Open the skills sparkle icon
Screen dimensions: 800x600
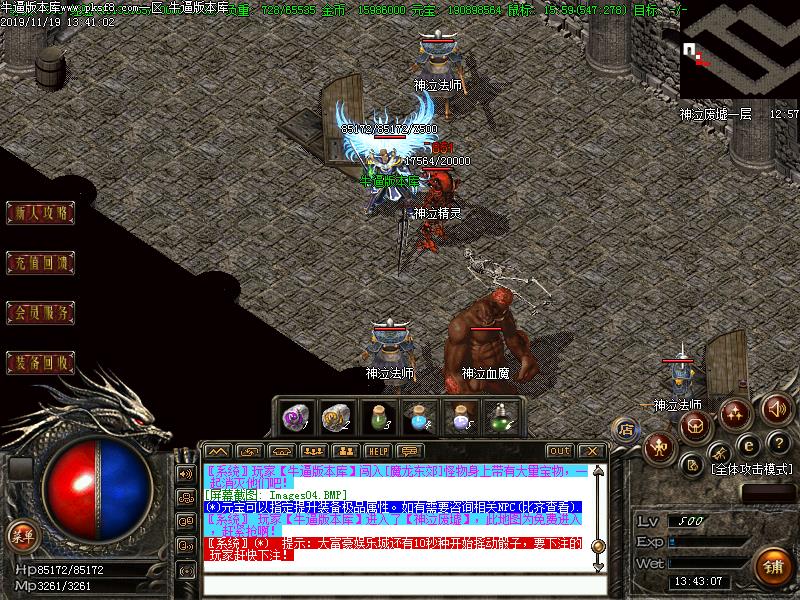(736, 412)
